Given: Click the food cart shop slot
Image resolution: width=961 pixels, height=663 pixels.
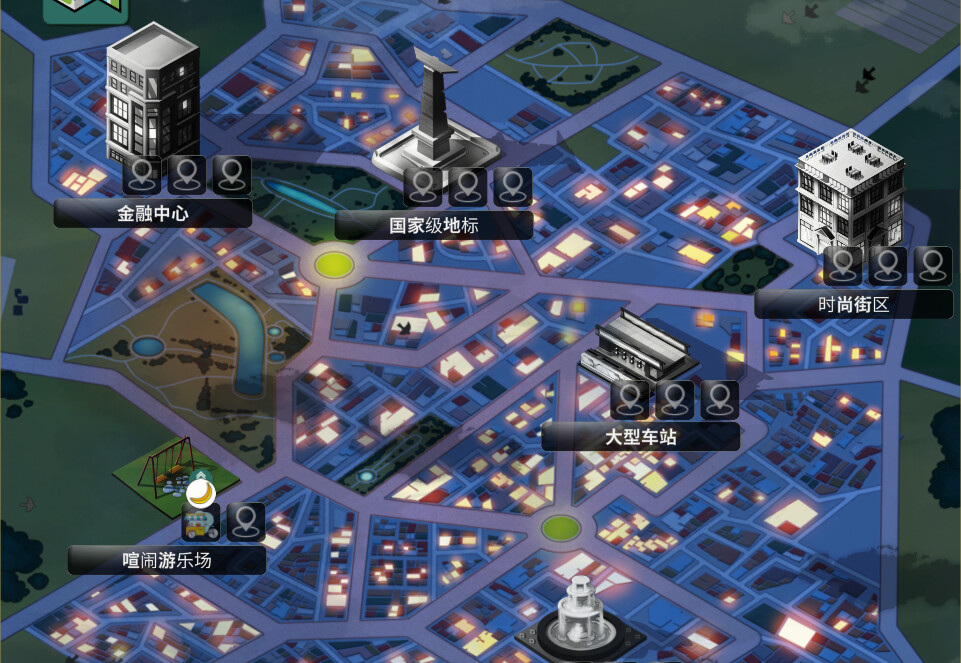Looking at the screenshot, I should 200,522.
